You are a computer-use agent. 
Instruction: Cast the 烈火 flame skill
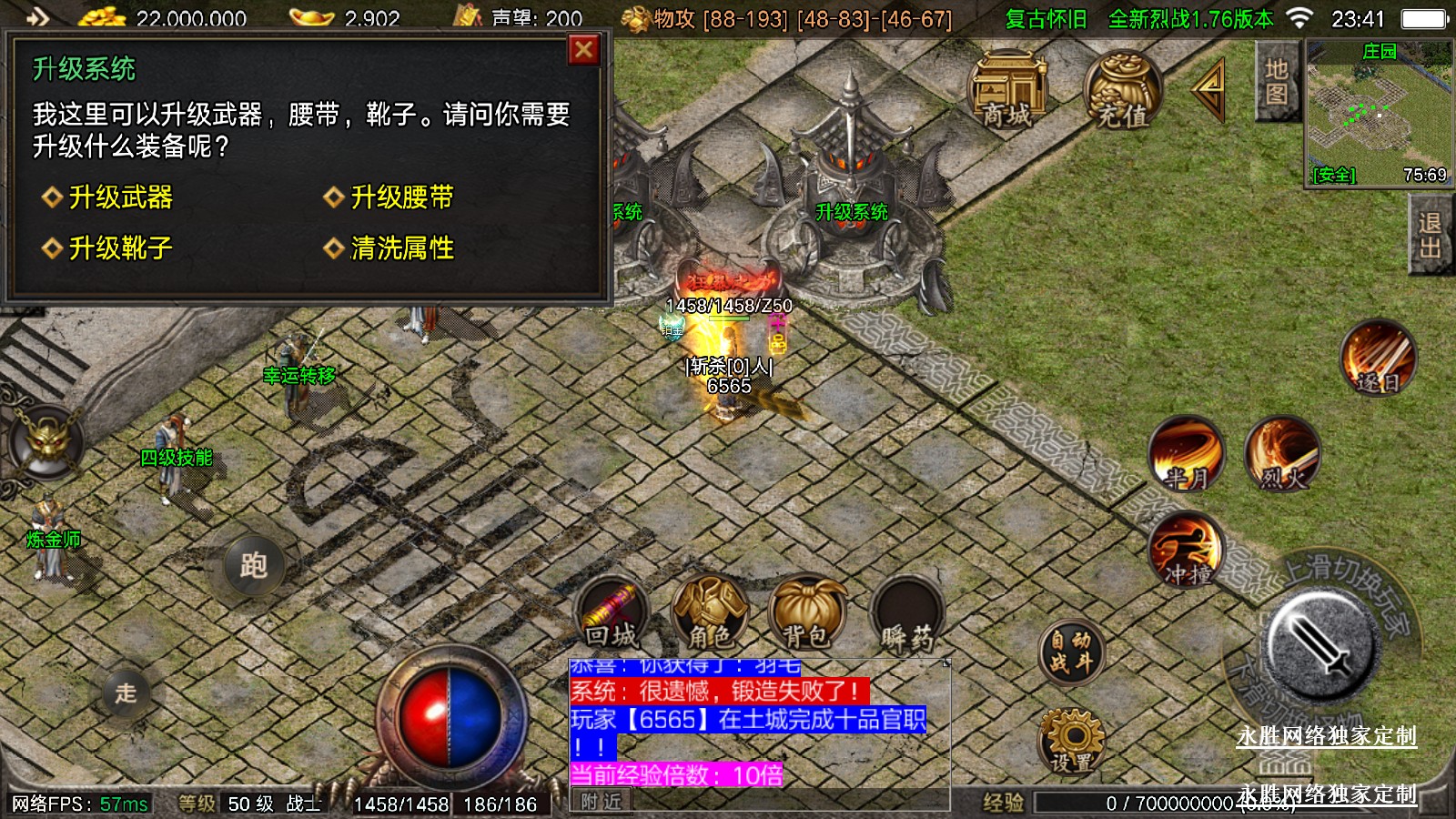[x=1282, y=454]
